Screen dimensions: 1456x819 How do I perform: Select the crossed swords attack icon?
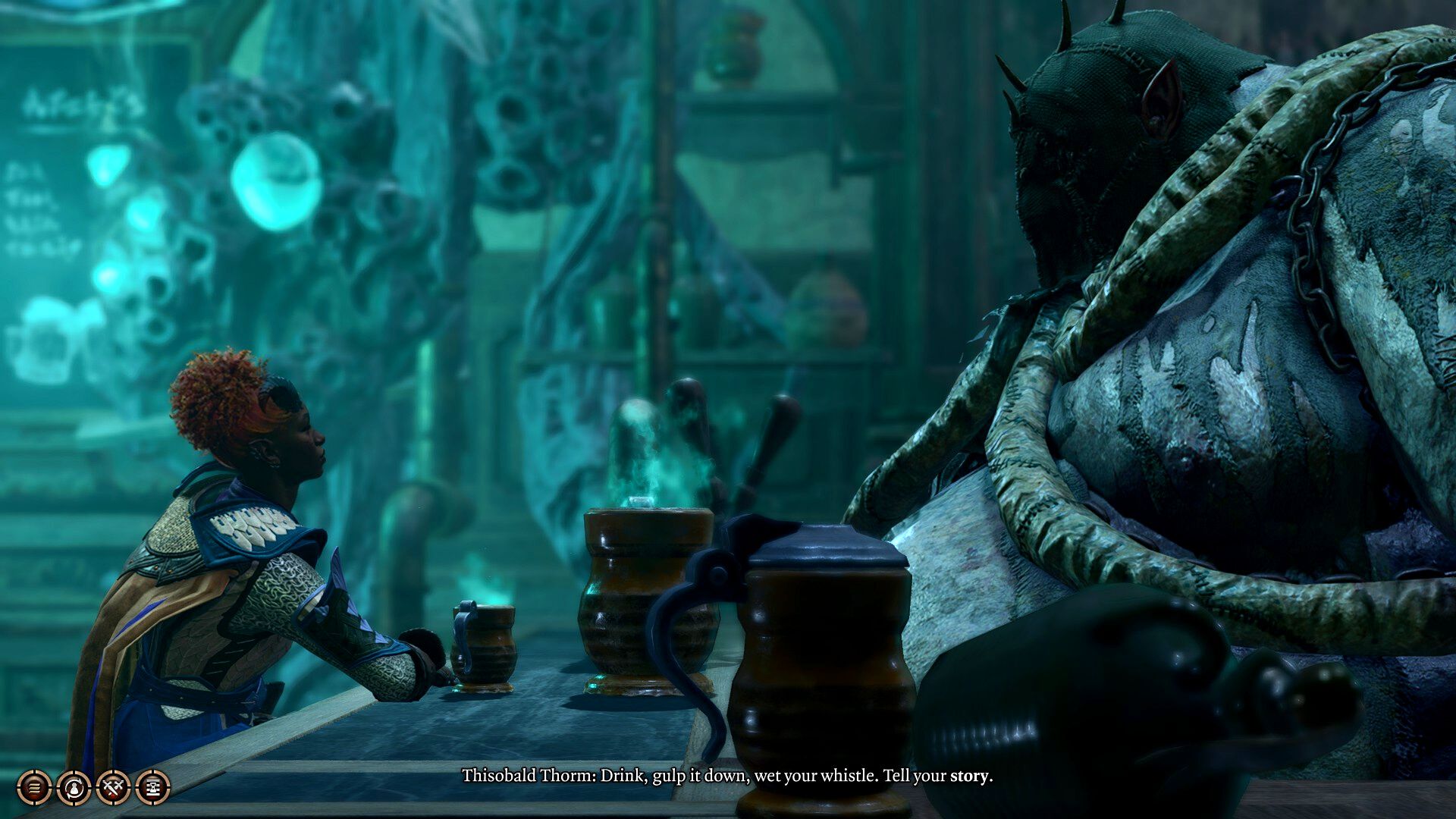click(113, 788)
